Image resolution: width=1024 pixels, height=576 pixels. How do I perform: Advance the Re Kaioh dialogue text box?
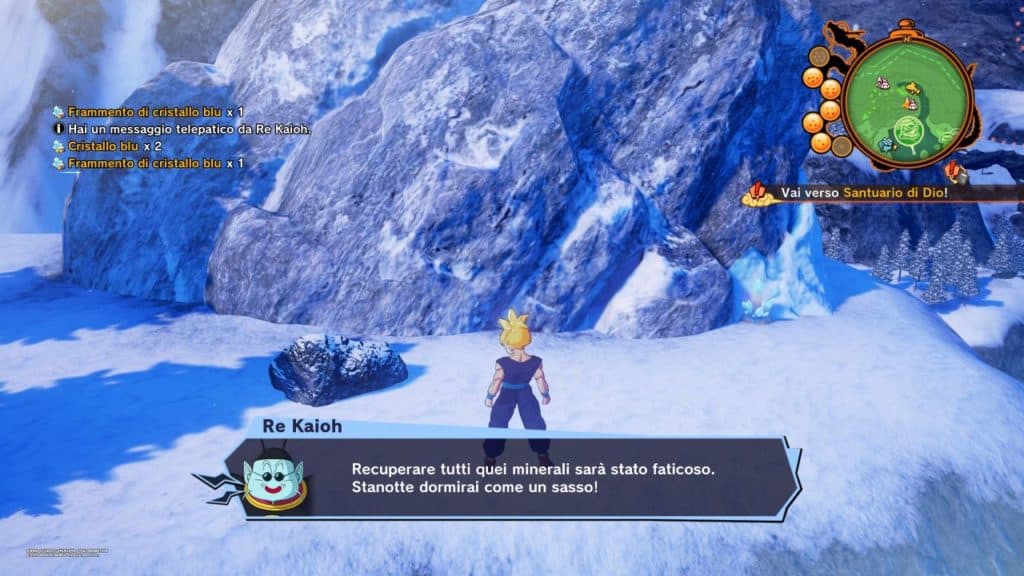coord(530,478)
